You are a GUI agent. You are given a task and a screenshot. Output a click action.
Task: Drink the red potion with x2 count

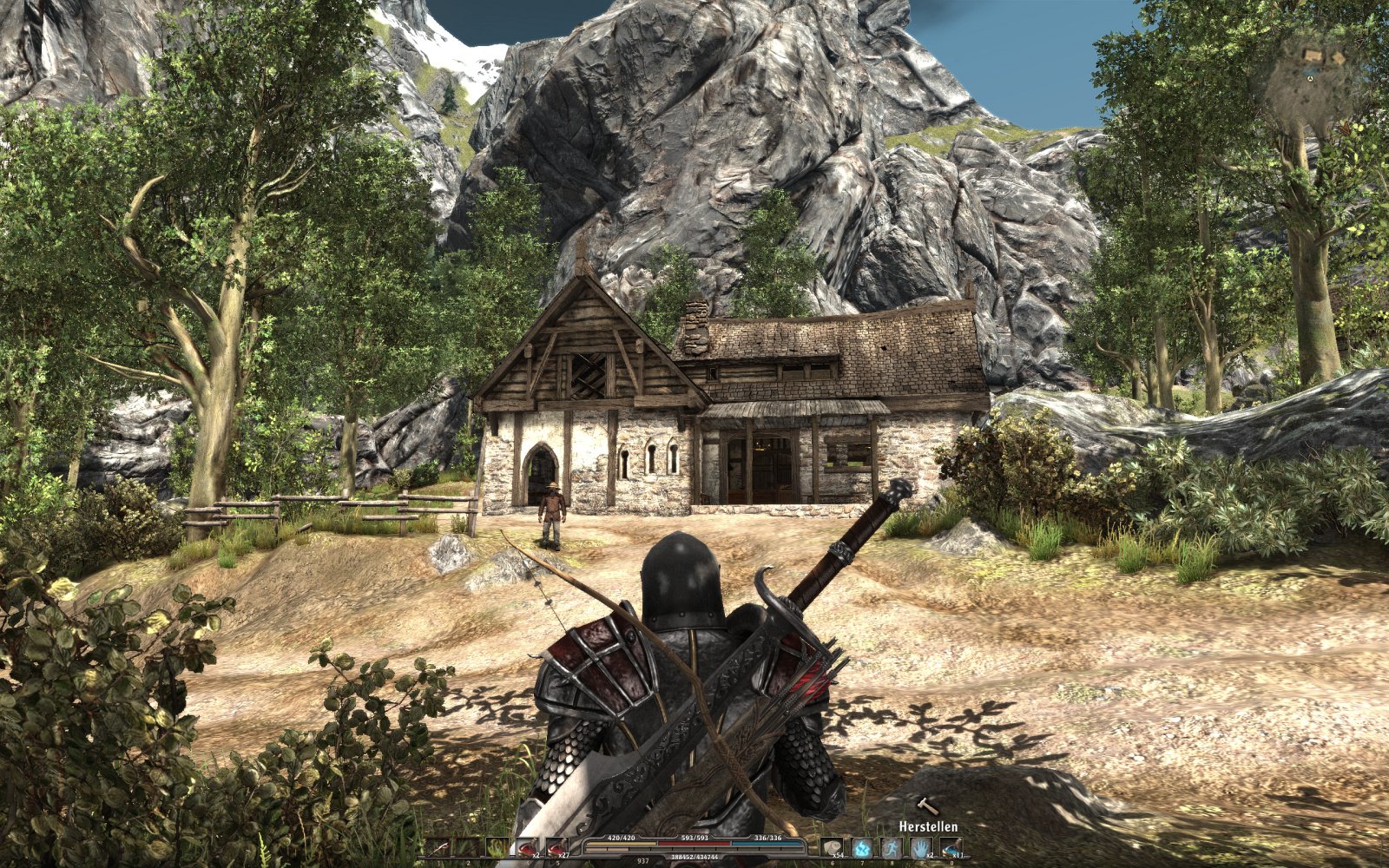[527, 847]
